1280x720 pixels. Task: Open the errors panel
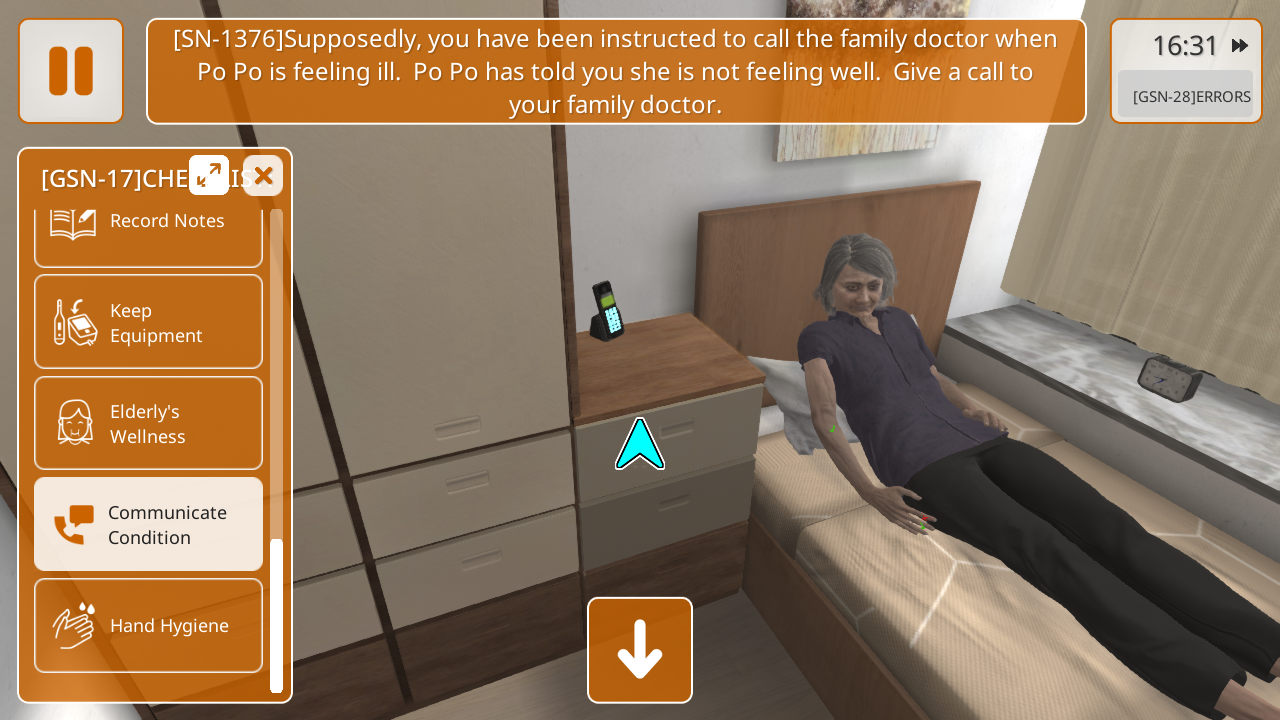coord(1185,96)
